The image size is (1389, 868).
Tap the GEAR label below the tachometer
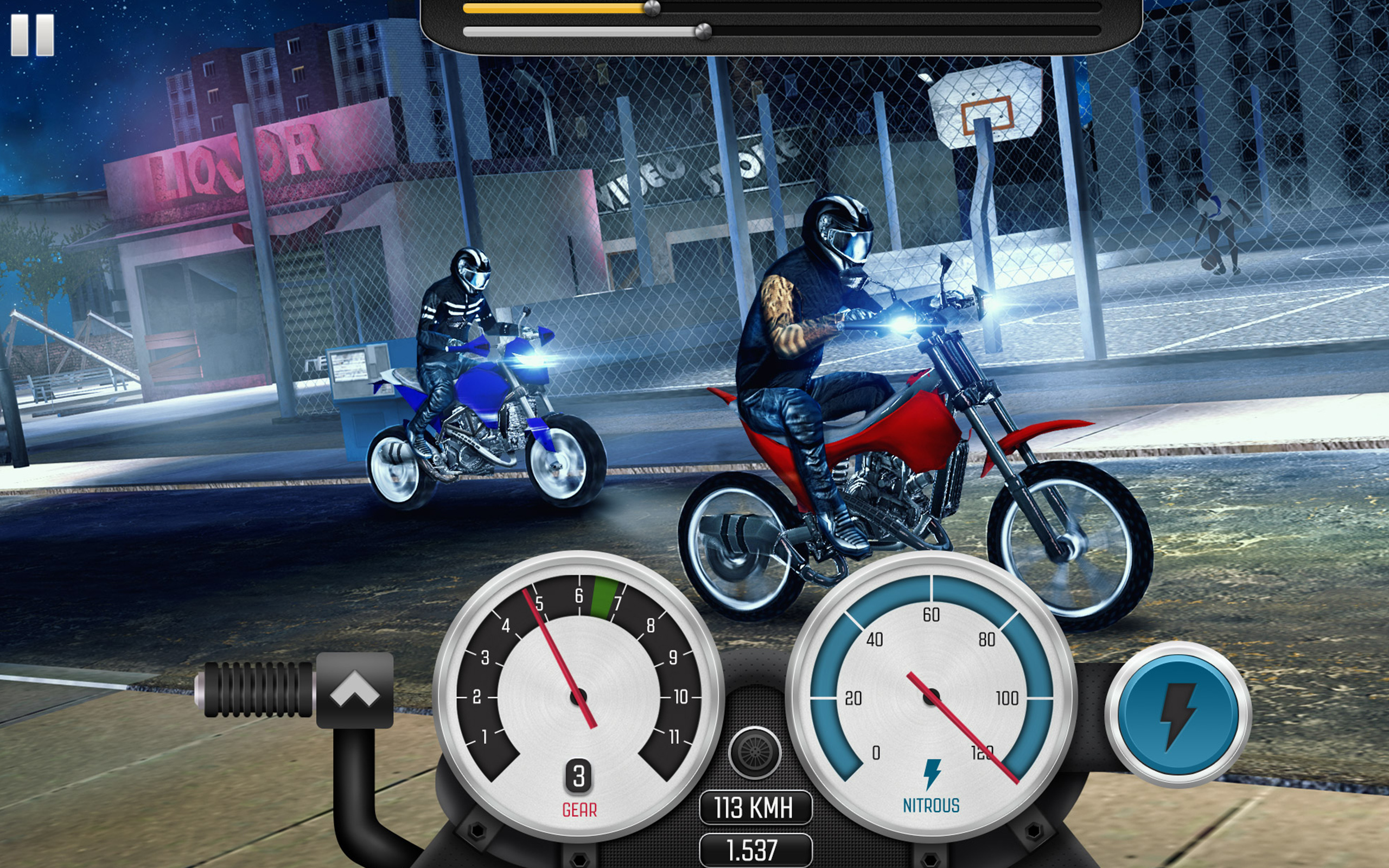[579, 808]
